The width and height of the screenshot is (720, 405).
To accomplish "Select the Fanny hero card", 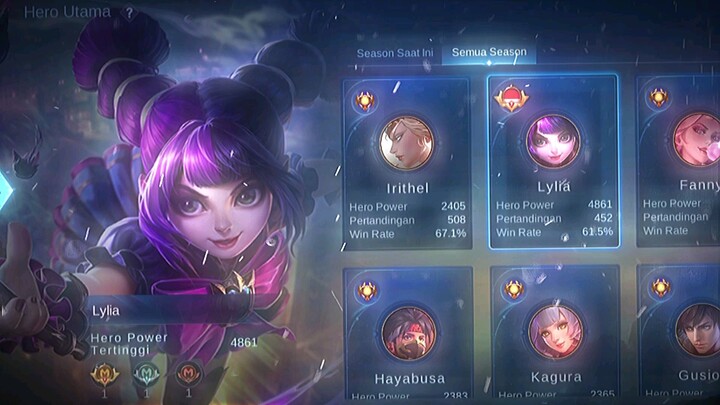I will click(680, 162).
